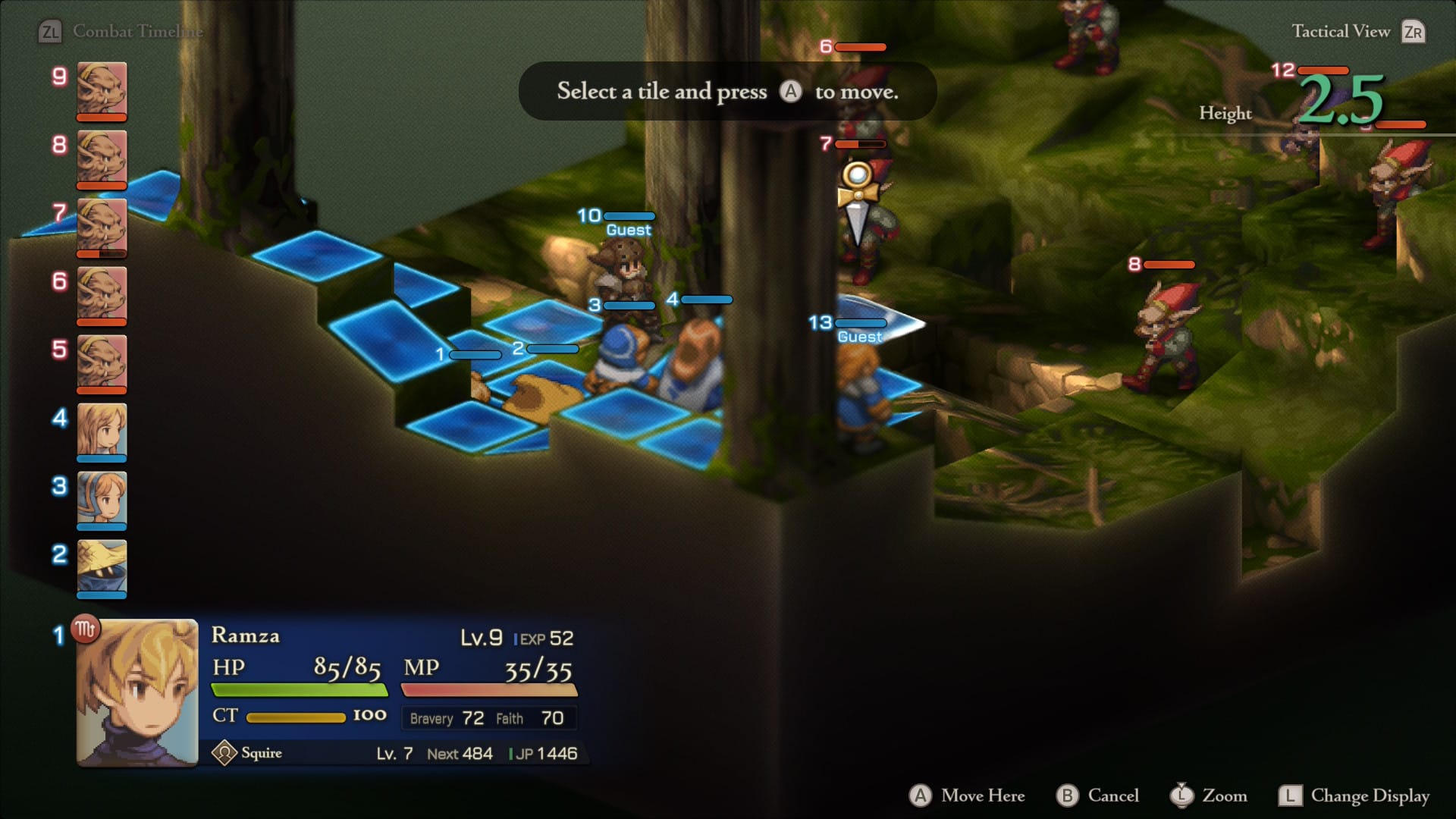Image resolution: width=1456 pixels, height=819 pixels.
Task: Choose the turn 8 goblin timeline portrait
Action: (x=102, y=158)
